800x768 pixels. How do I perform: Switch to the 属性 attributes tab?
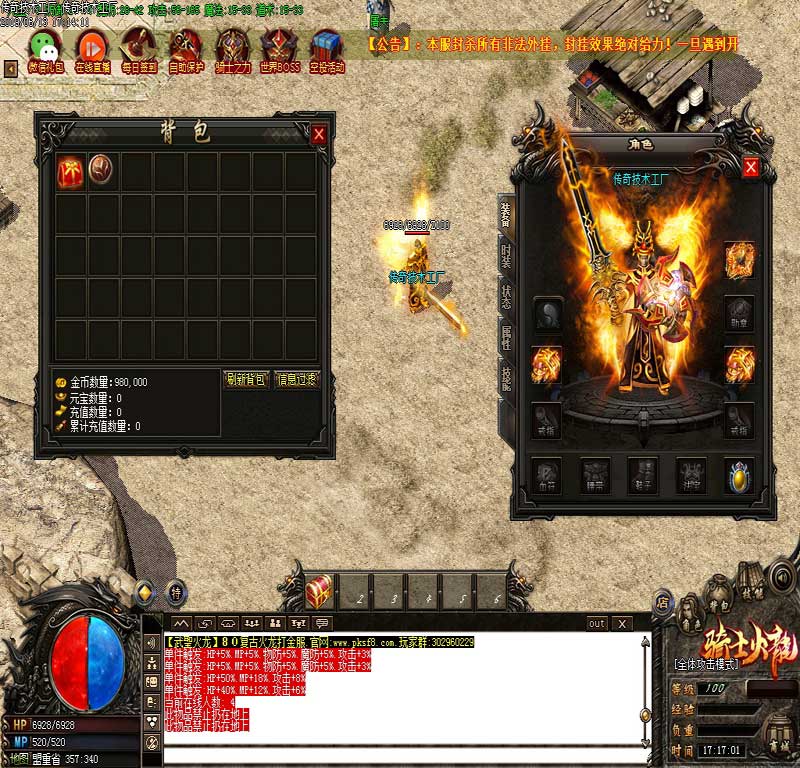(506, 338)
